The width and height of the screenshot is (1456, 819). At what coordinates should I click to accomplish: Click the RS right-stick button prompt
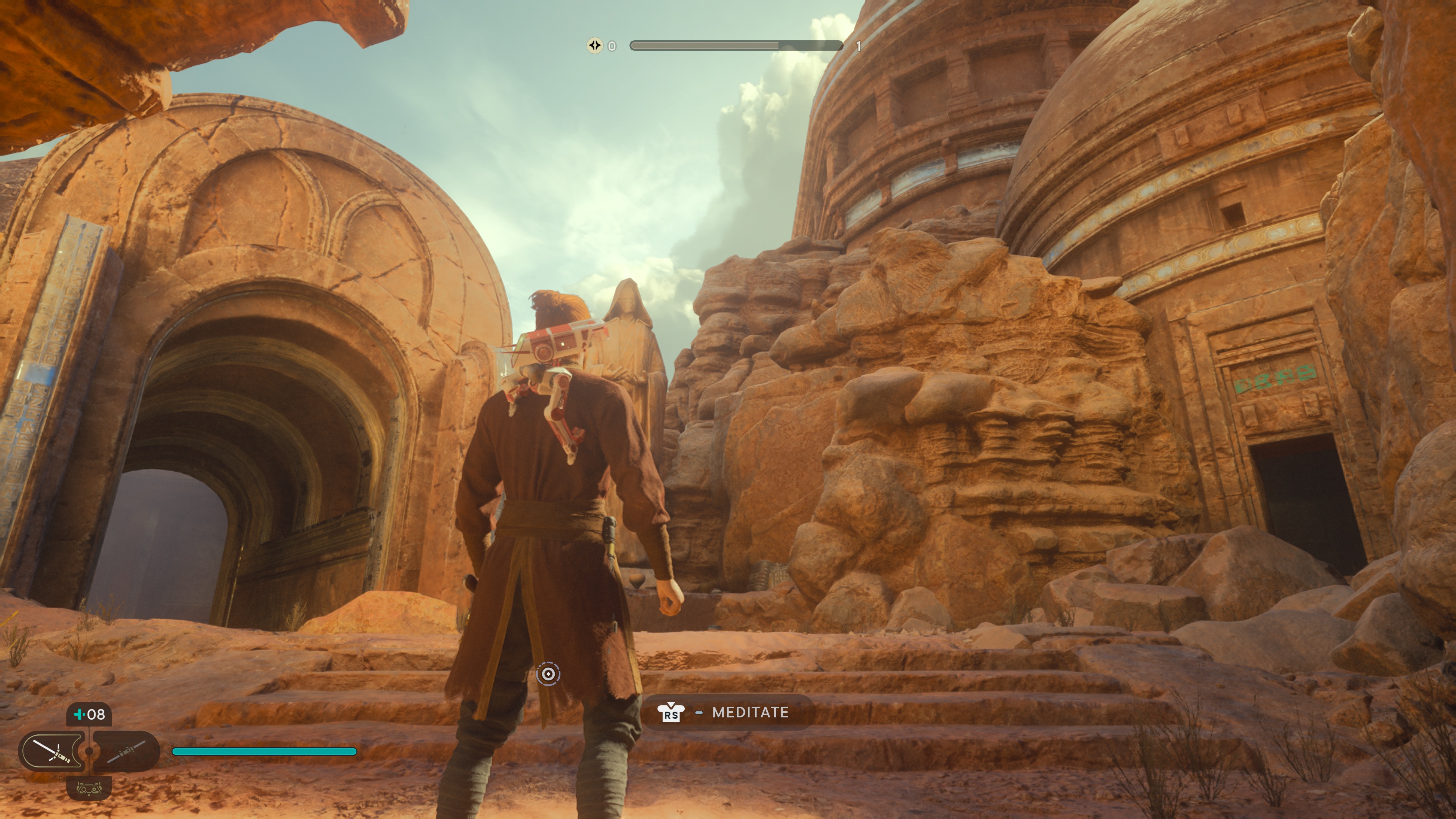(672, 713)
